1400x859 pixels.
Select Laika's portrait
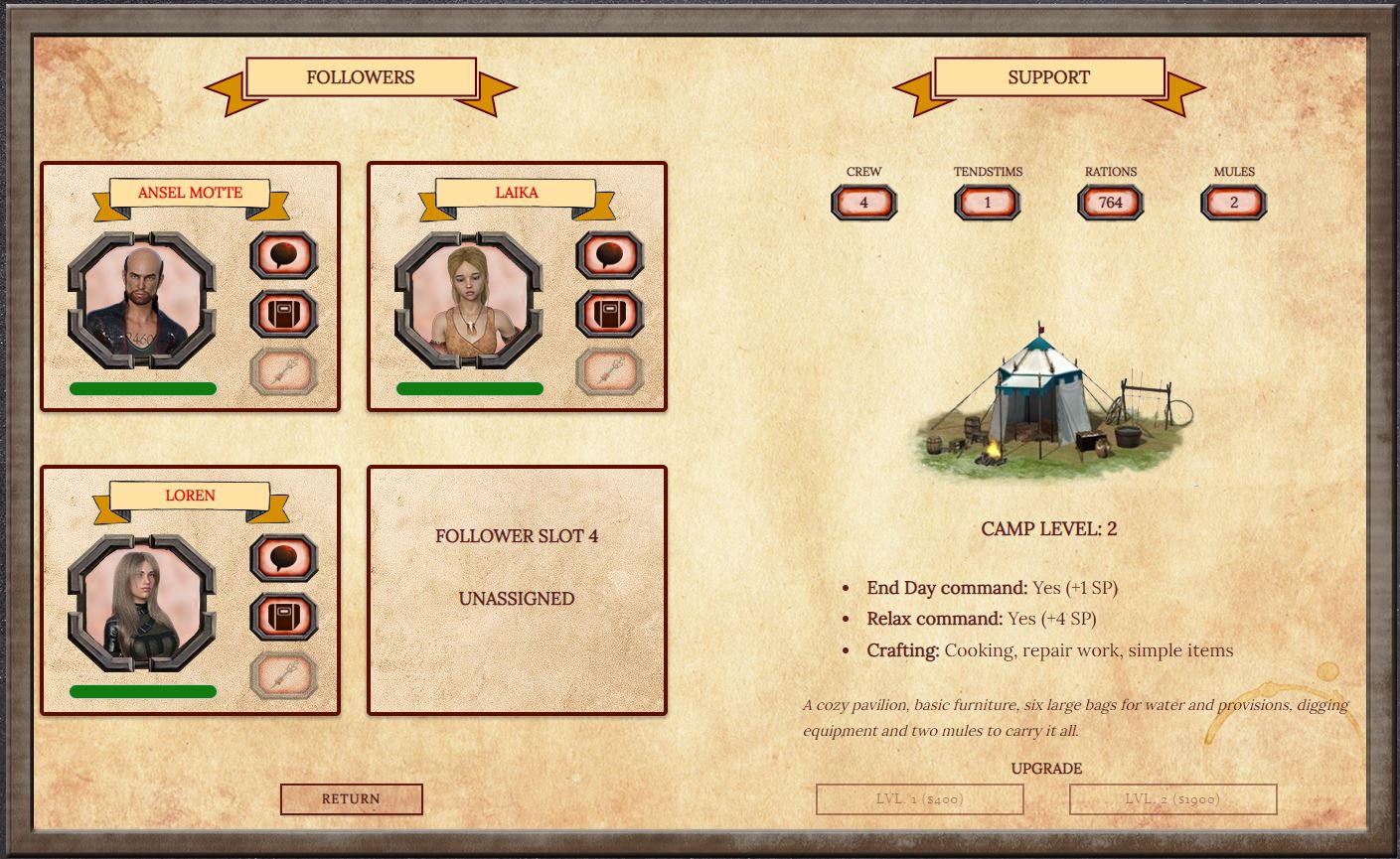tap(469, 301)
